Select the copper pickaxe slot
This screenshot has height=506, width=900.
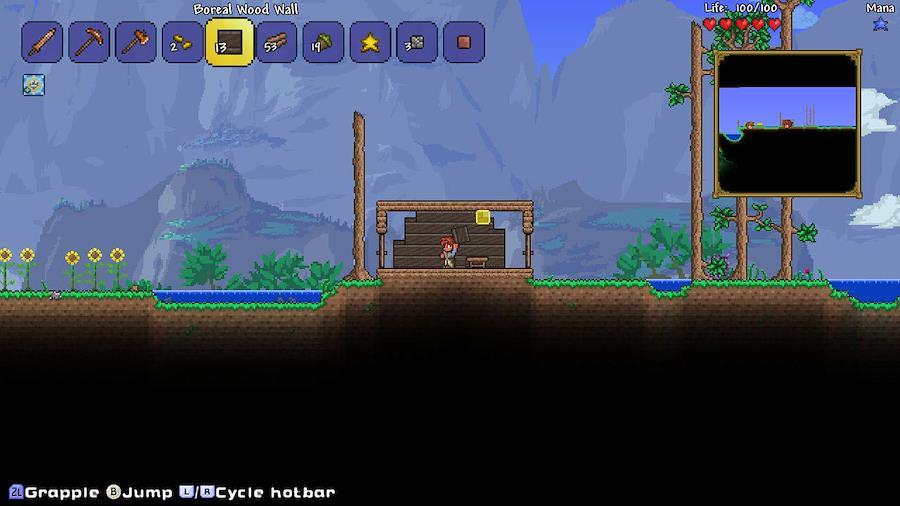pos(89,43)
